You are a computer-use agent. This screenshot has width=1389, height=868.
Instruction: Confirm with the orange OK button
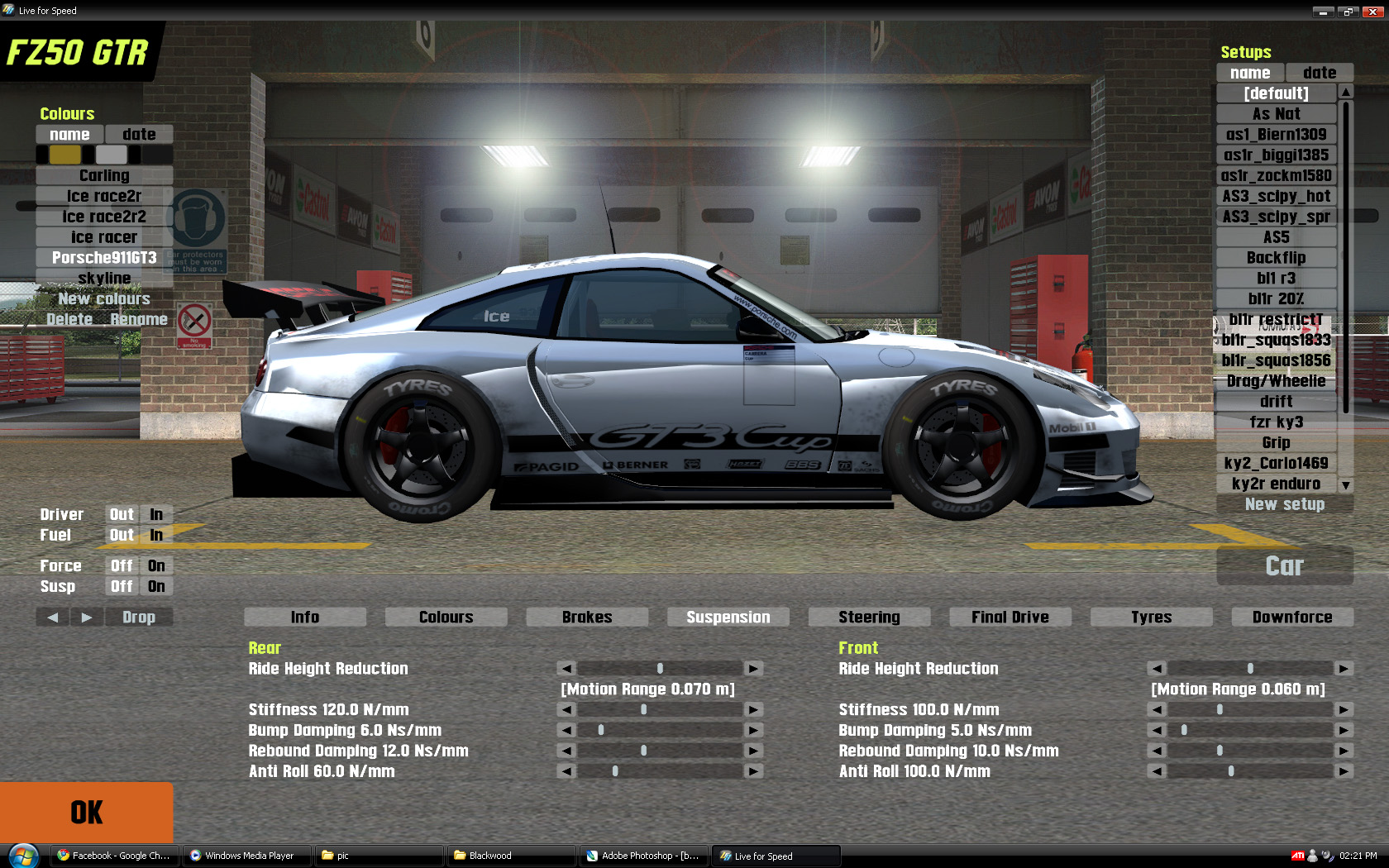click(x=86, y=812)
